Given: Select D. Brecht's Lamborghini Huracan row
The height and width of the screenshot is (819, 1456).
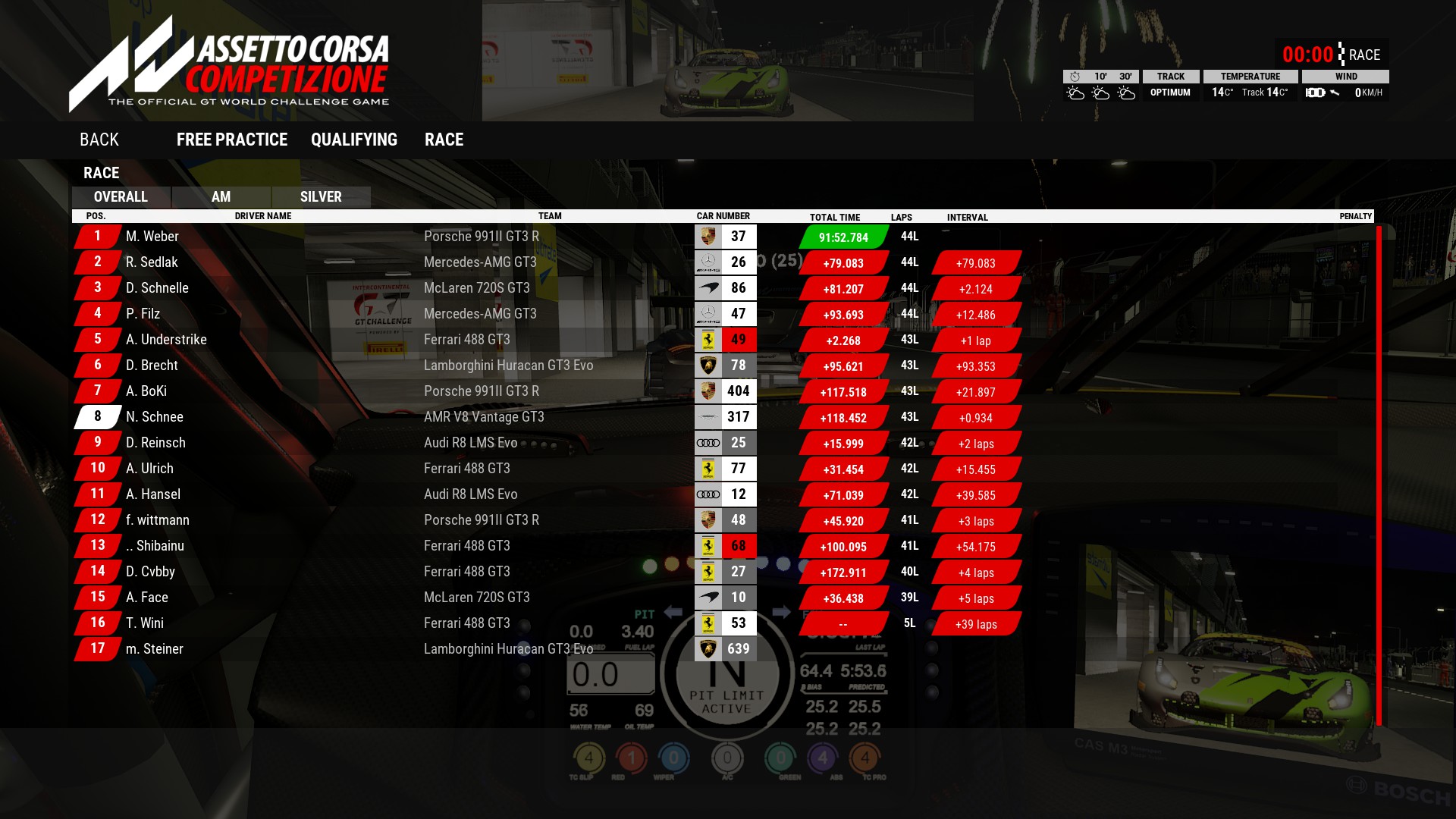Looking at the screenshot, I should pyautogui.click(x=152, y=366).
